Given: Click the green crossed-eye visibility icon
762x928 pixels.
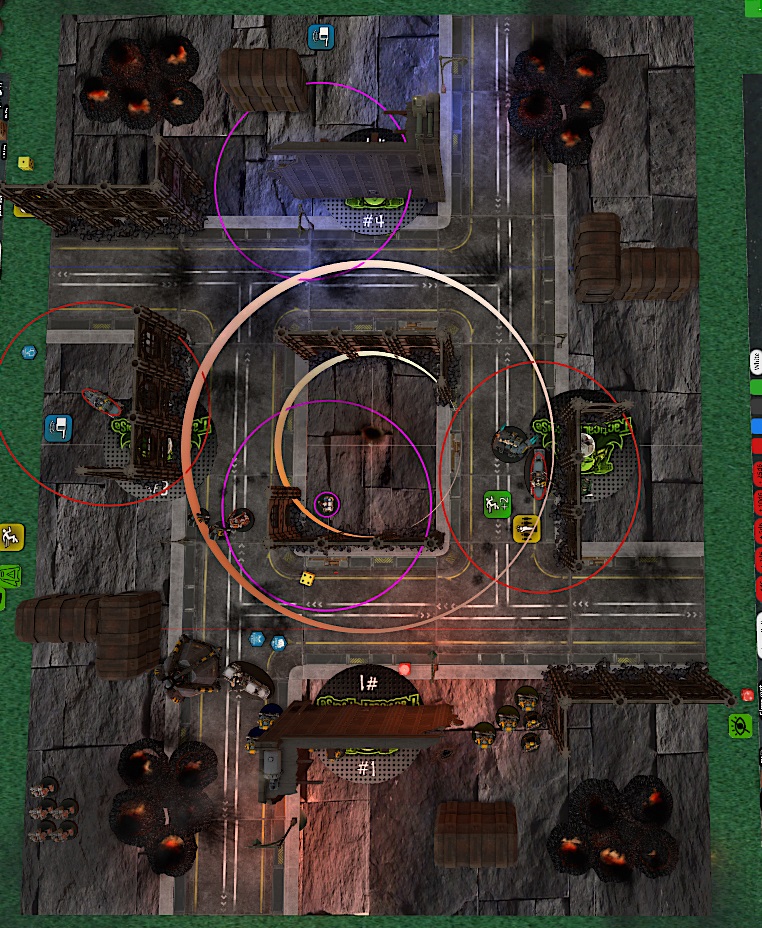Looking at the screenshot, I should pos(741,726).
